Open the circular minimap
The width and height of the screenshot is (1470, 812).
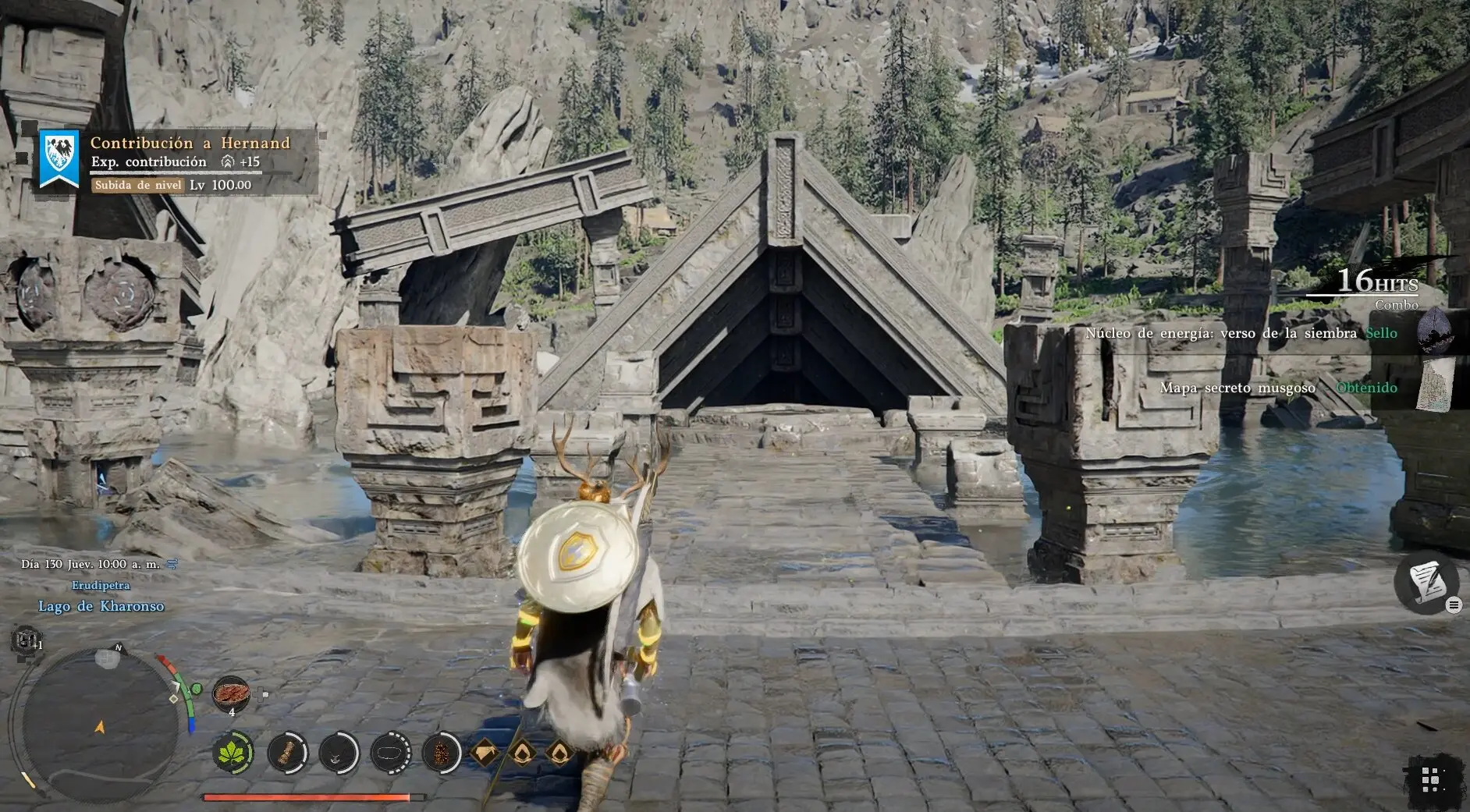(x=98, y=725)
